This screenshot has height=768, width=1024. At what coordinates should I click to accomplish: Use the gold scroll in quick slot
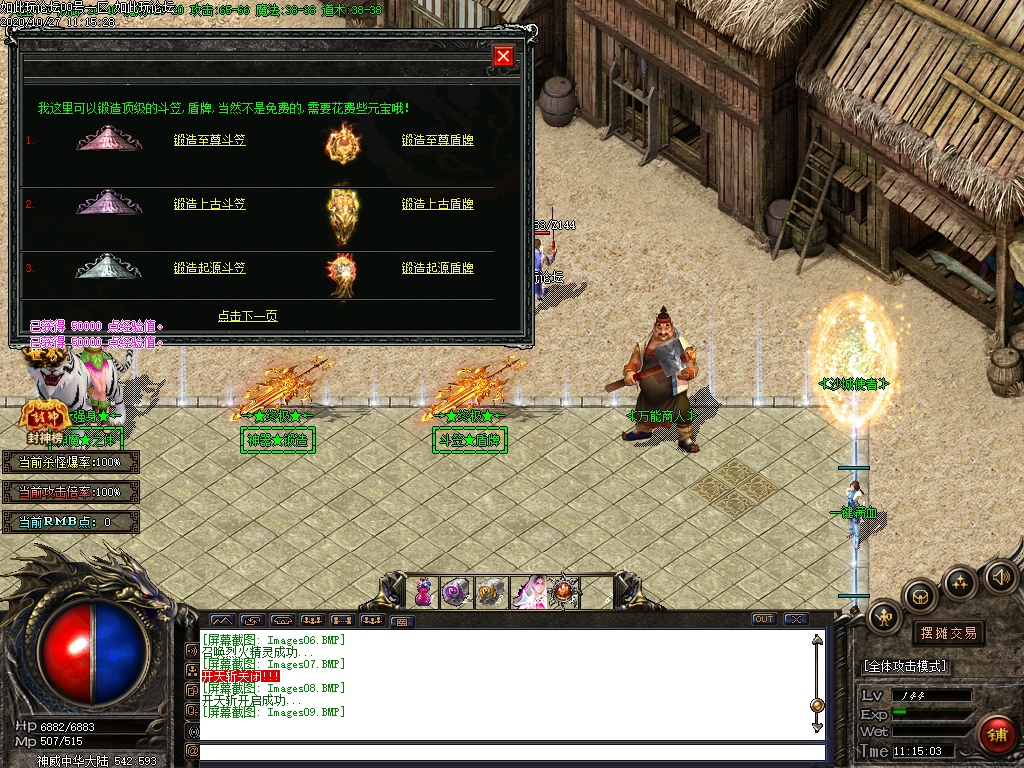492,592
